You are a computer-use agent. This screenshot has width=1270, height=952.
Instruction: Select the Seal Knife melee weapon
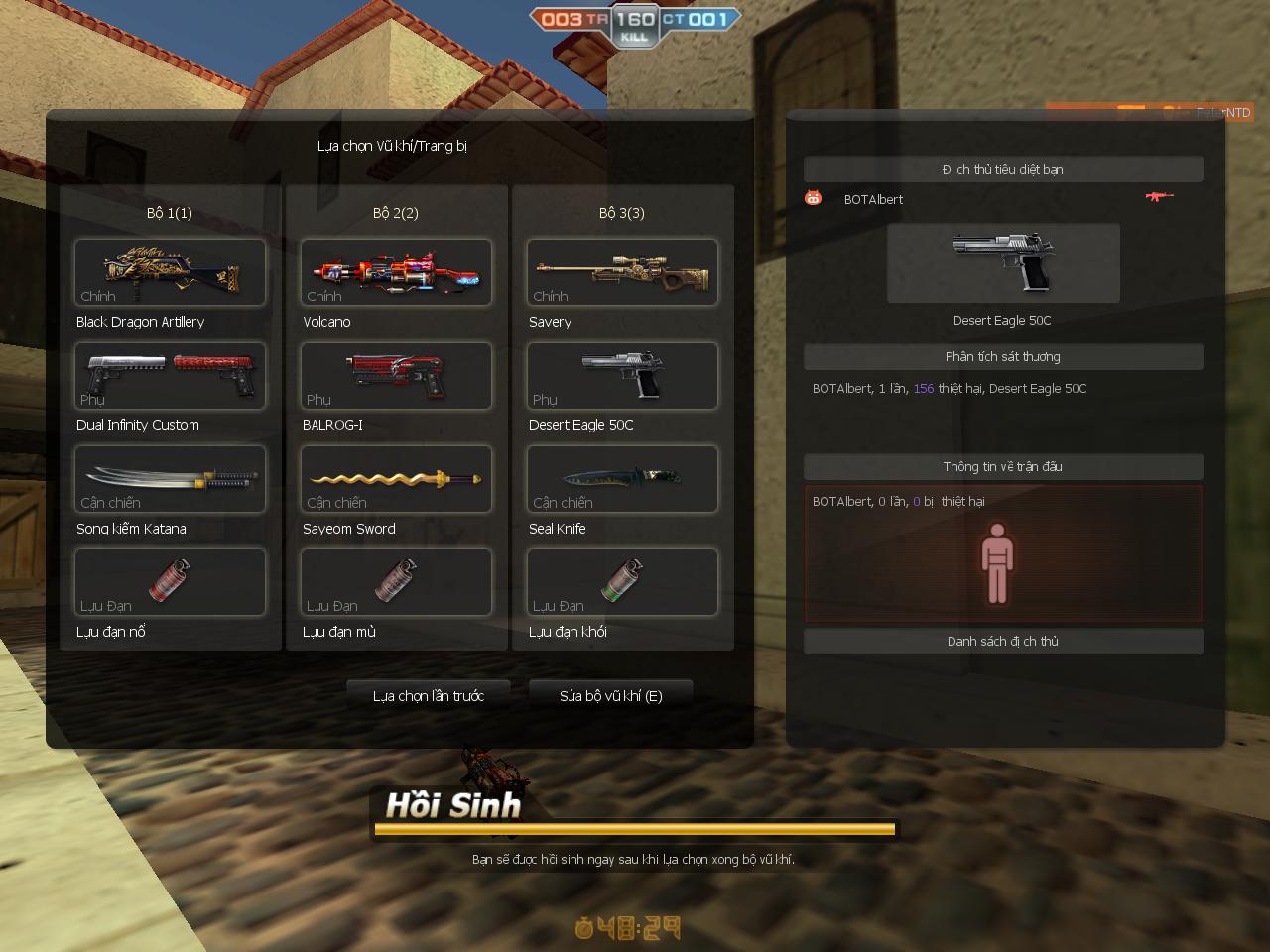(x=622, y=479)
